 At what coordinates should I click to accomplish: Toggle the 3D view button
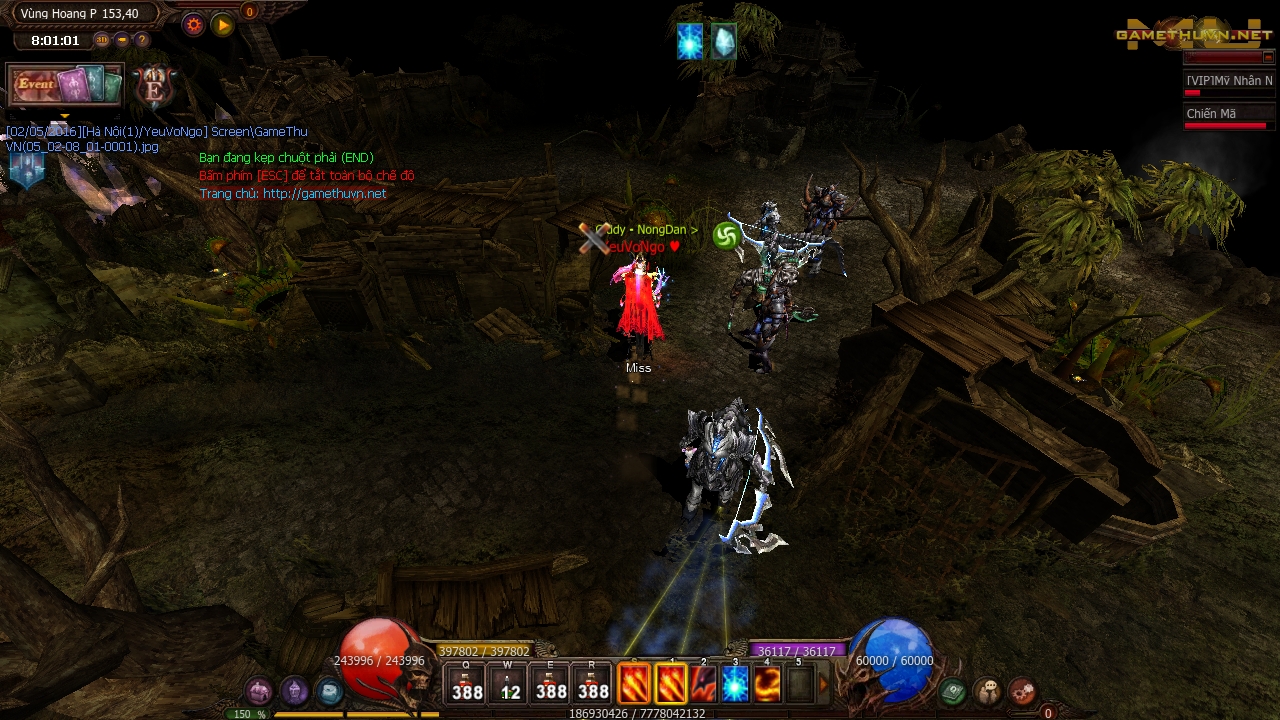point(102,40)
